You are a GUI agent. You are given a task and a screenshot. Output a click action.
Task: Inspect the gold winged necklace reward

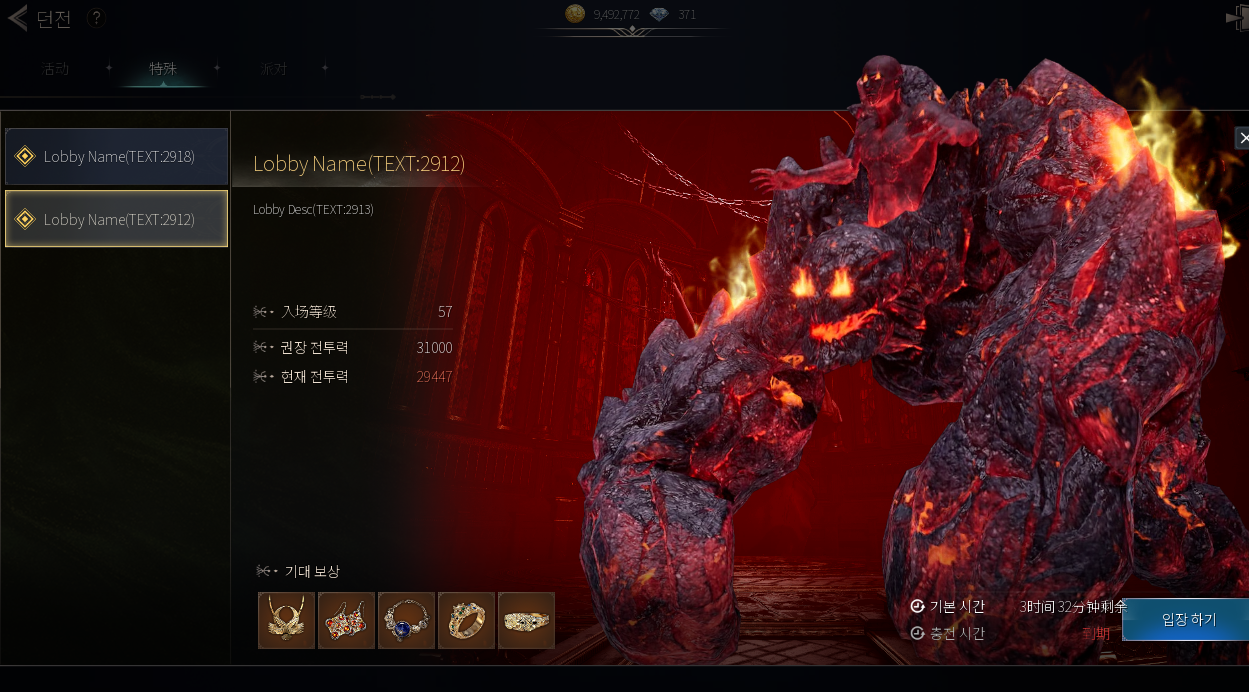pos(286,620)
